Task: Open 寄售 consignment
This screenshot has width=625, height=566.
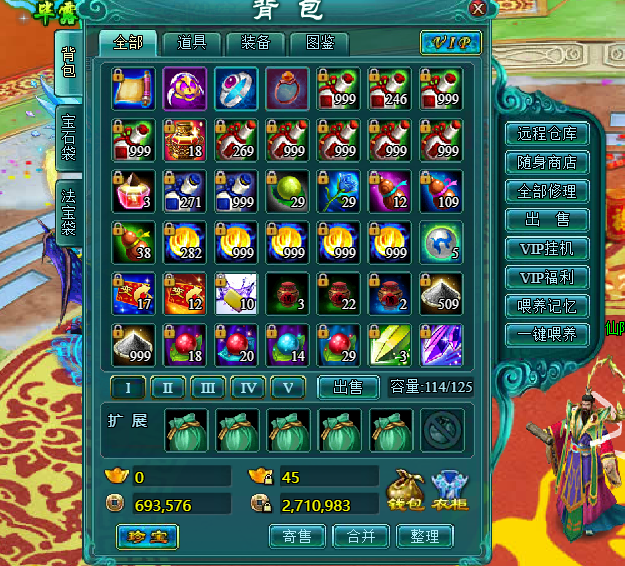Action: pos(298,537)
